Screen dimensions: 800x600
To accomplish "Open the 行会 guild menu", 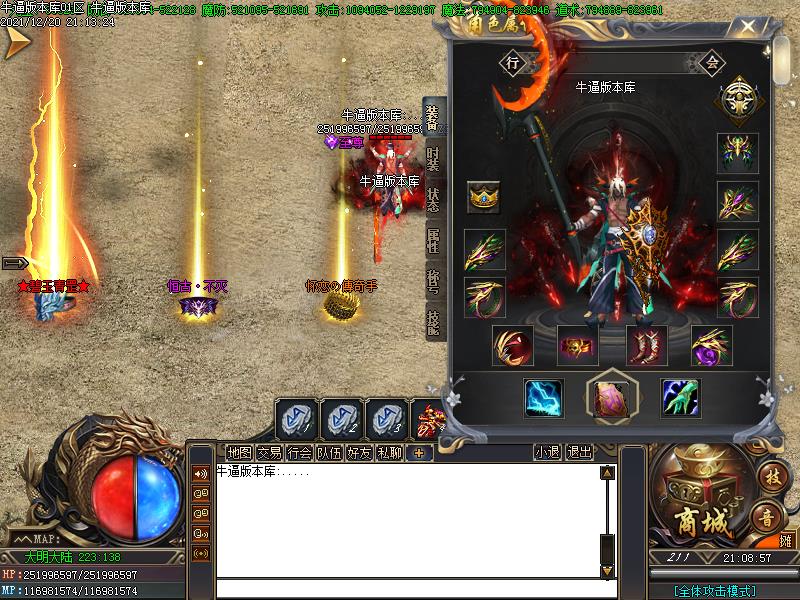I will point(299,453).
